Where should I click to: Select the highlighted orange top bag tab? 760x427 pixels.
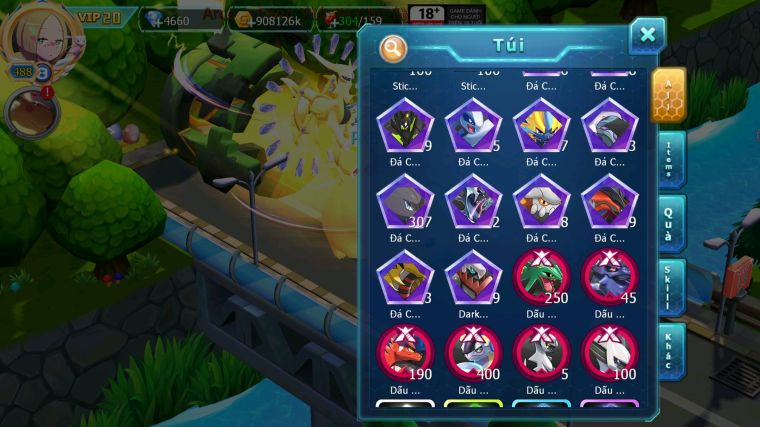click(x=668, y=96)
